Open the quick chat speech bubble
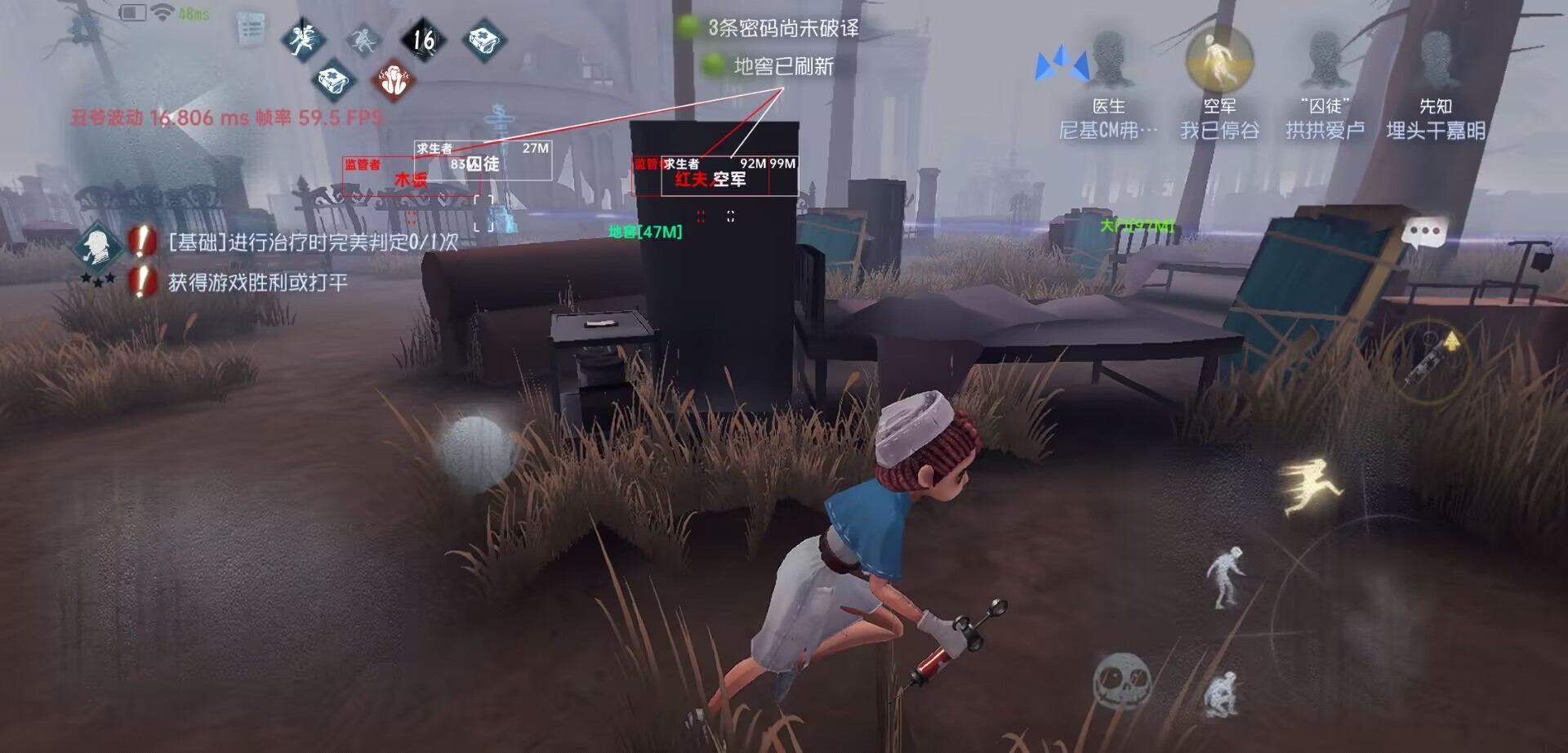The width and height of the screenshot is (1568, 753). 1424,232
